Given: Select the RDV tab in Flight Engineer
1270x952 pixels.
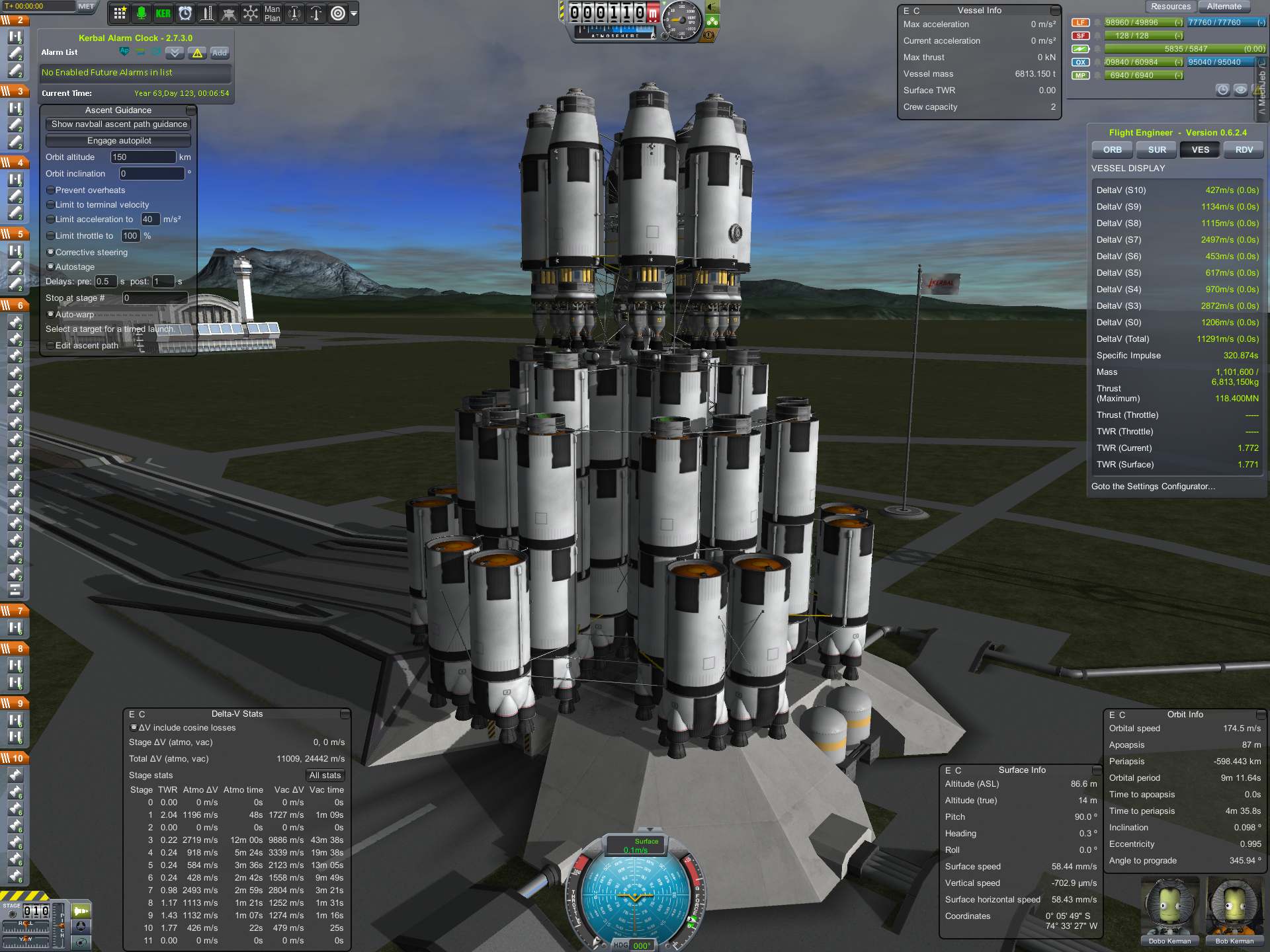Looking at the screenshot, I should tap(1244, 150).
